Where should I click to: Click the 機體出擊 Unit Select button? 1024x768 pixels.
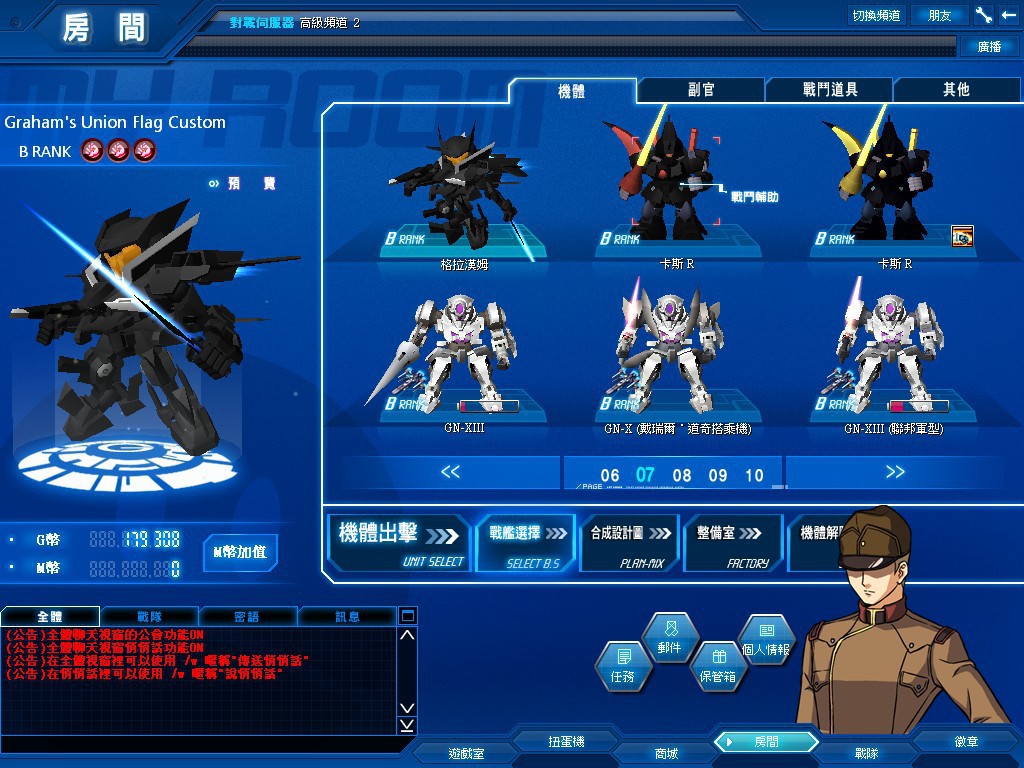(x=400, y=543)
